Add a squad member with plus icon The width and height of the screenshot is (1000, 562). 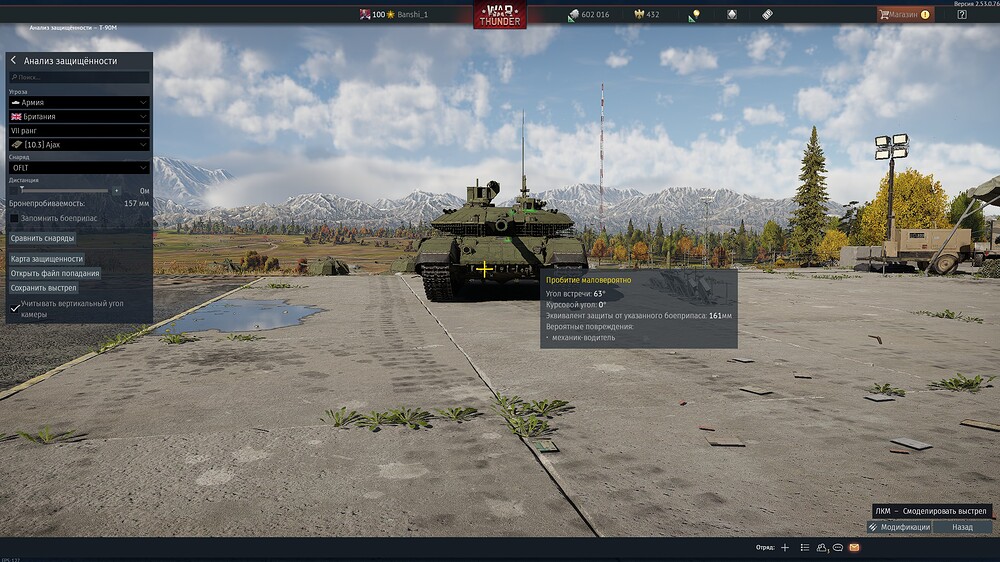point(785,548)
